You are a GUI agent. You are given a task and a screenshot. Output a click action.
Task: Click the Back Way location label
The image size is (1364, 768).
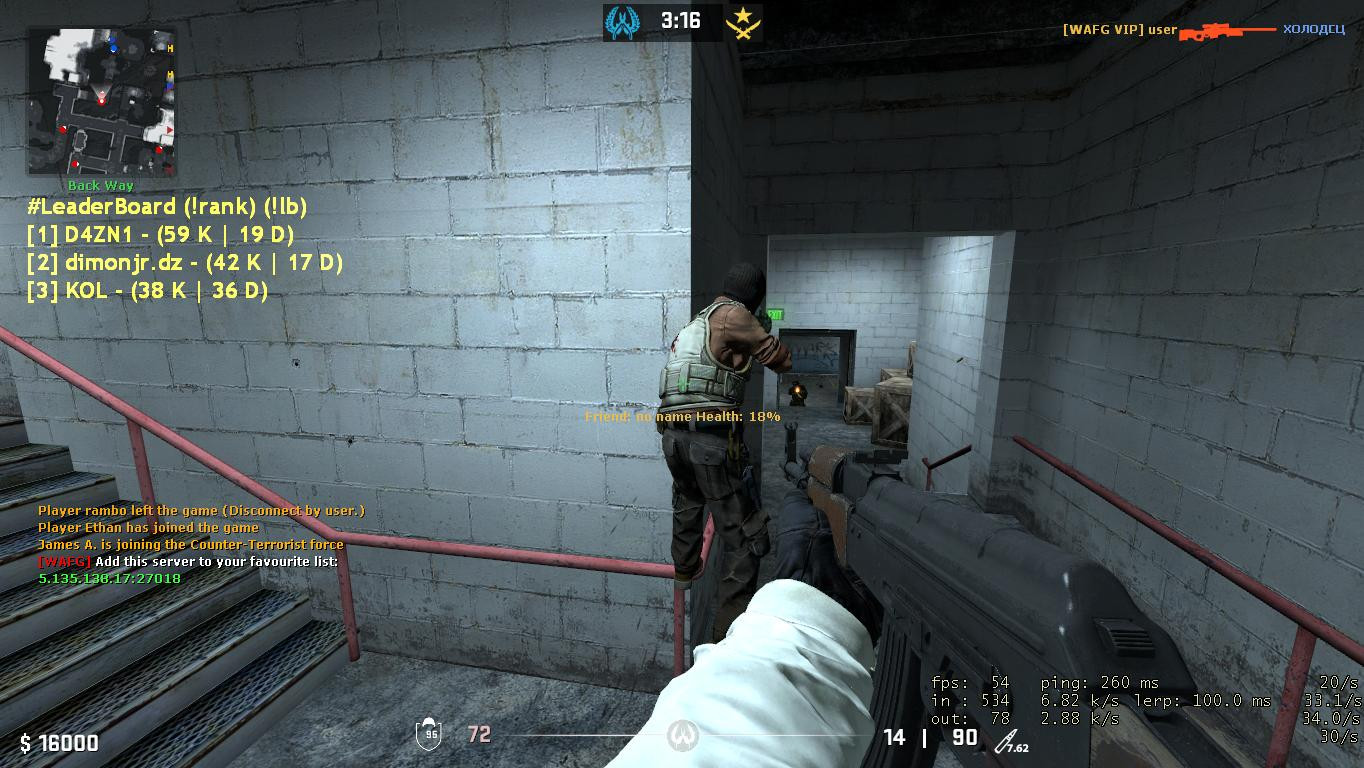99,185
